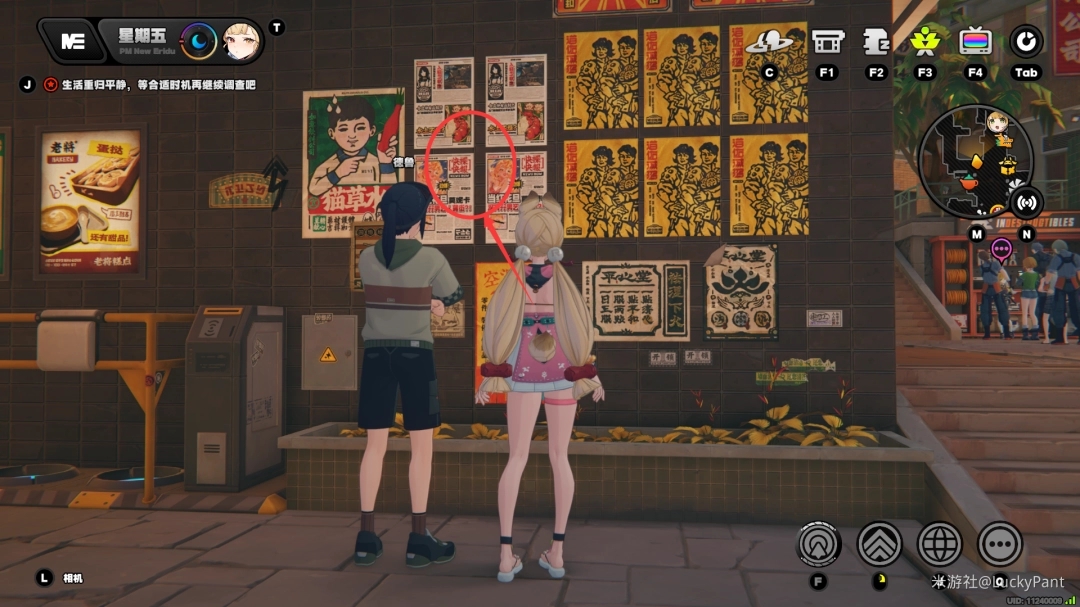Open the rainbow television icon
The width and height of the screenshot is (1080, 607).
point(975,42)
